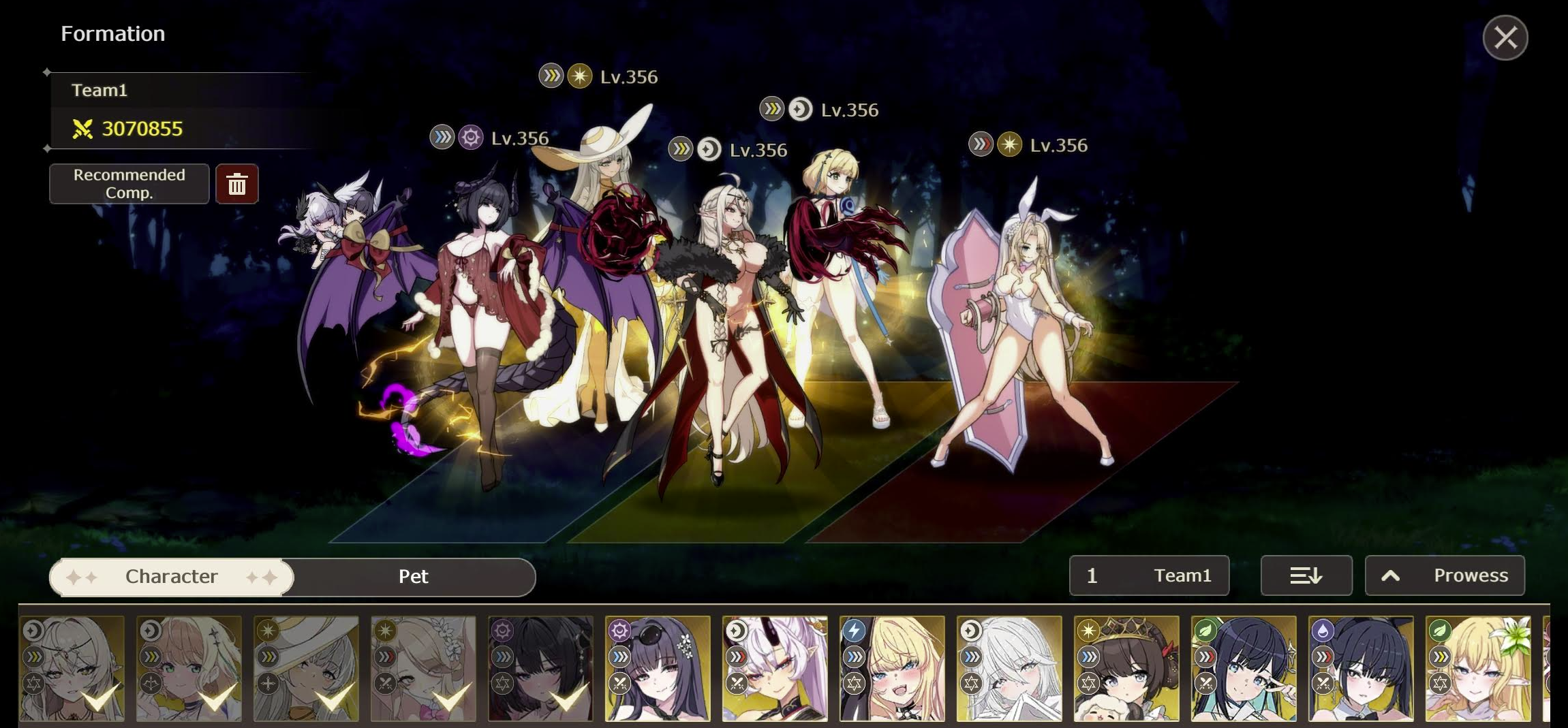Image resolution: width=1568 pixels, height=728 pixels.
Task: Pick the laughing blonde lightning character portrait
Action: click(892, 669)
